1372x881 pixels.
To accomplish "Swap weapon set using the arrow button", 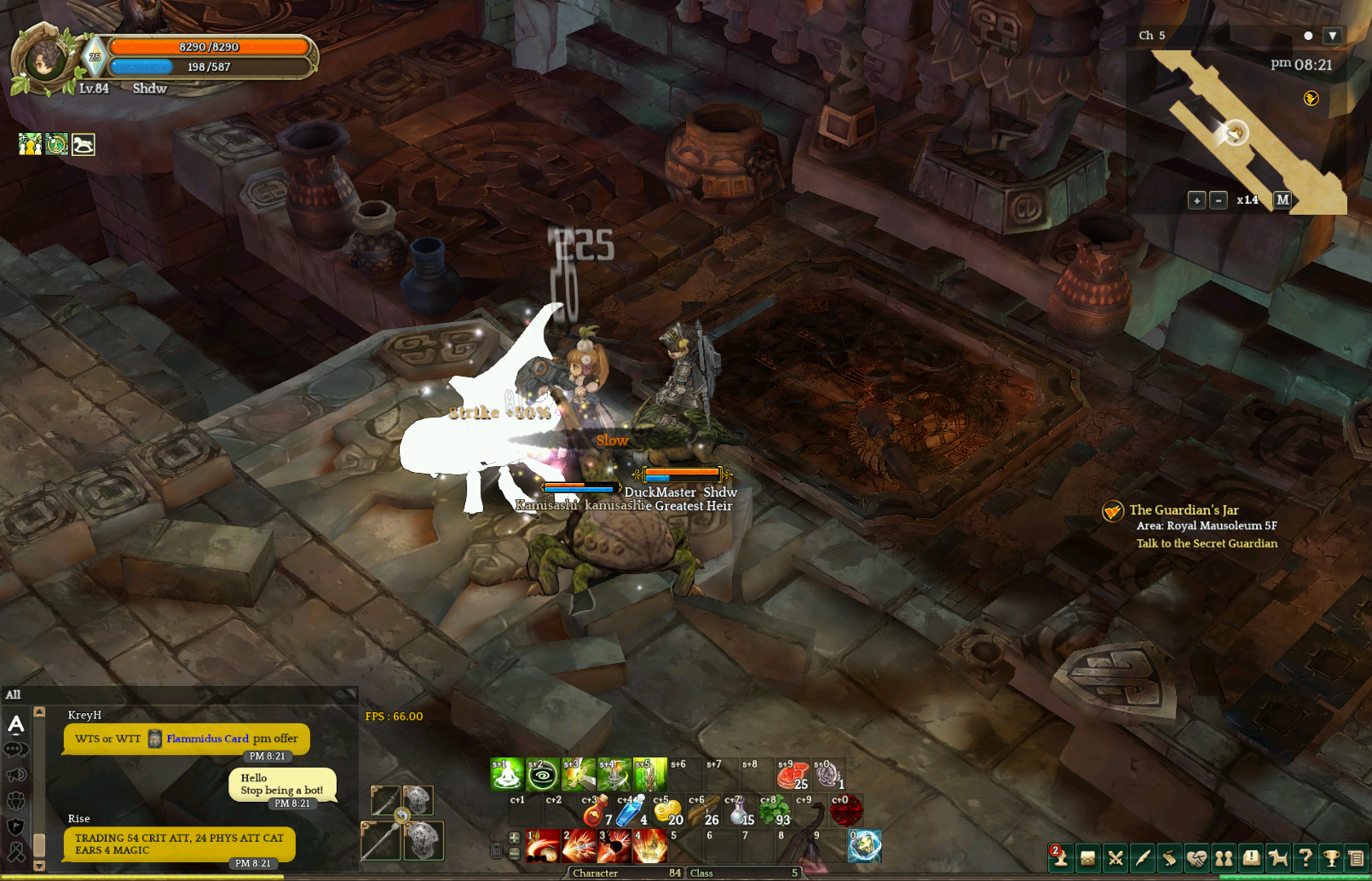I will click(401, 816).
